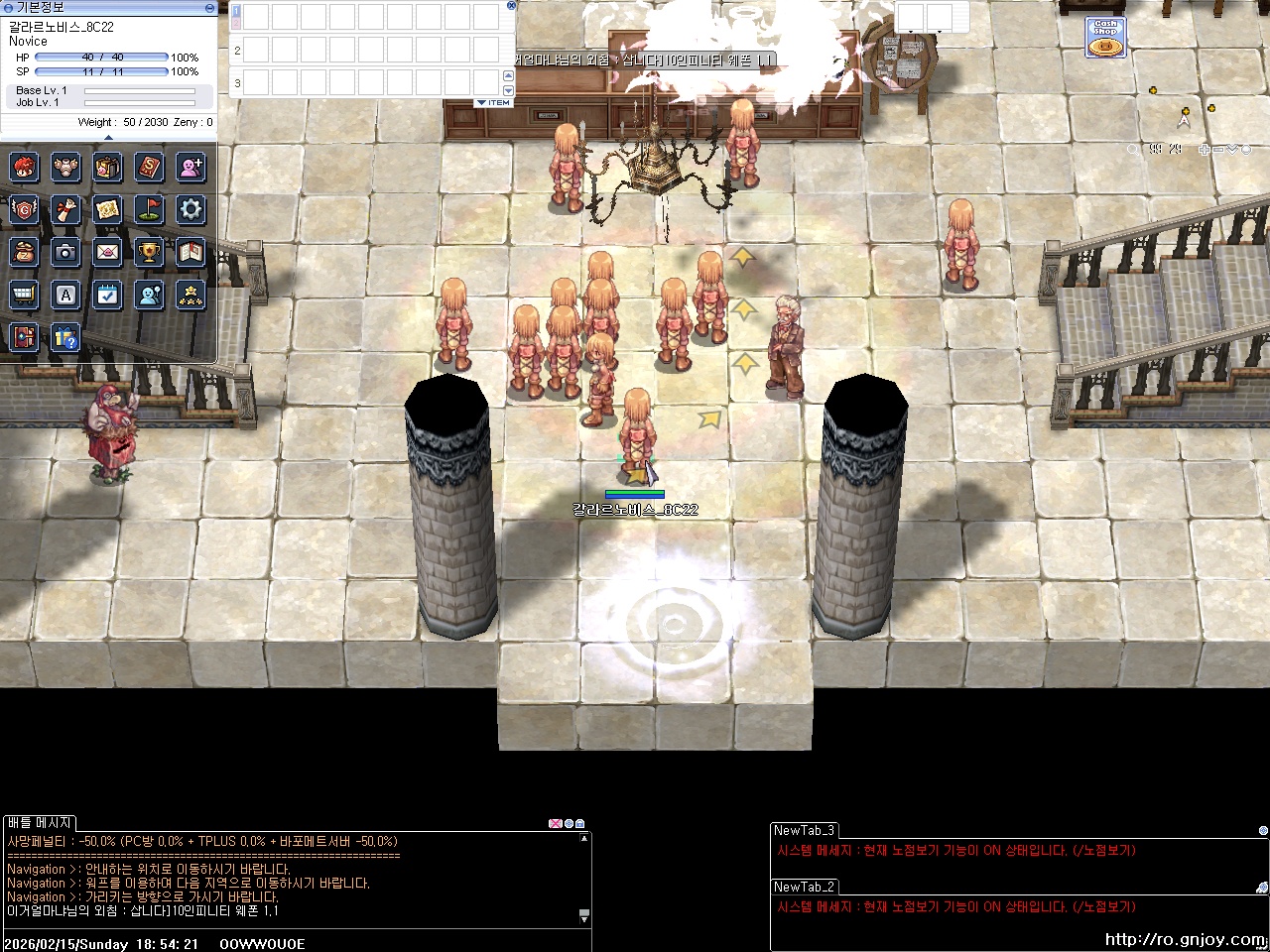This screenshot has width=1270, height=952.
Task: Open the yellow world map icon
Action: click(107, 209)
